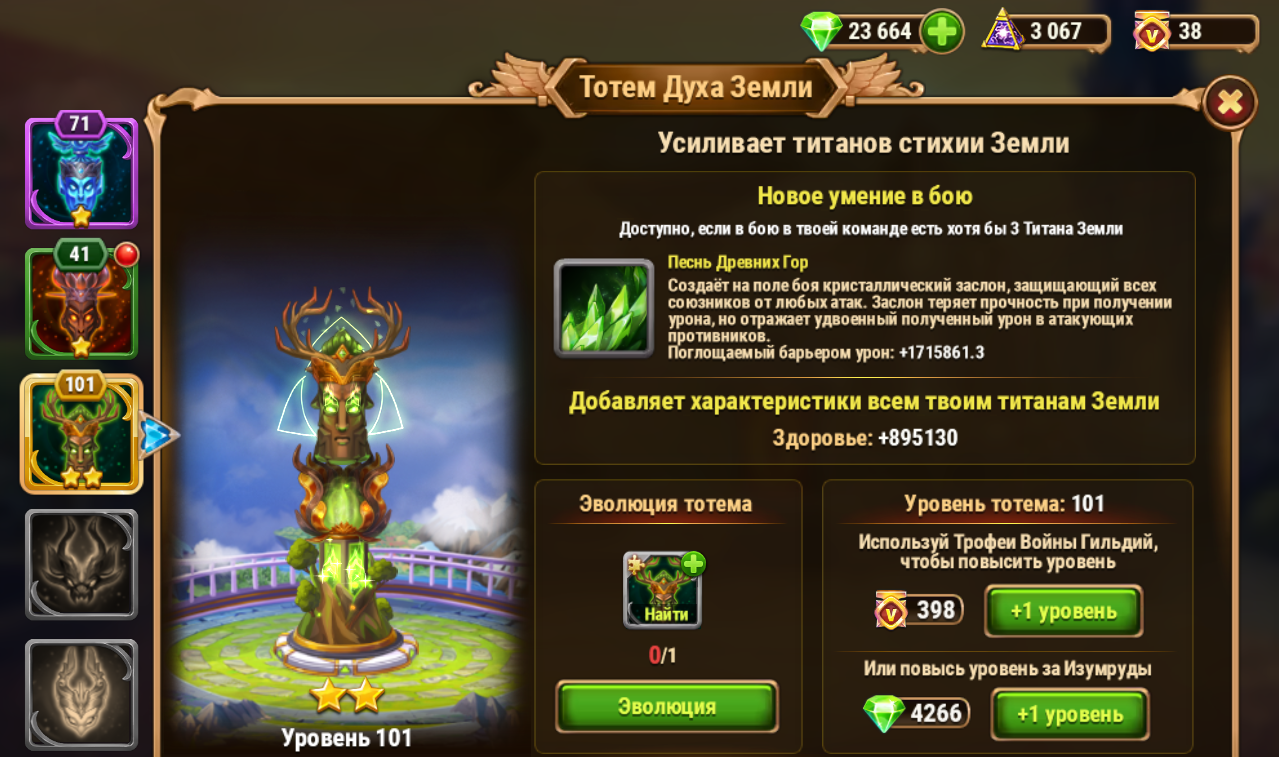Choose the locked dark totem slot

(x=80, y=565)
